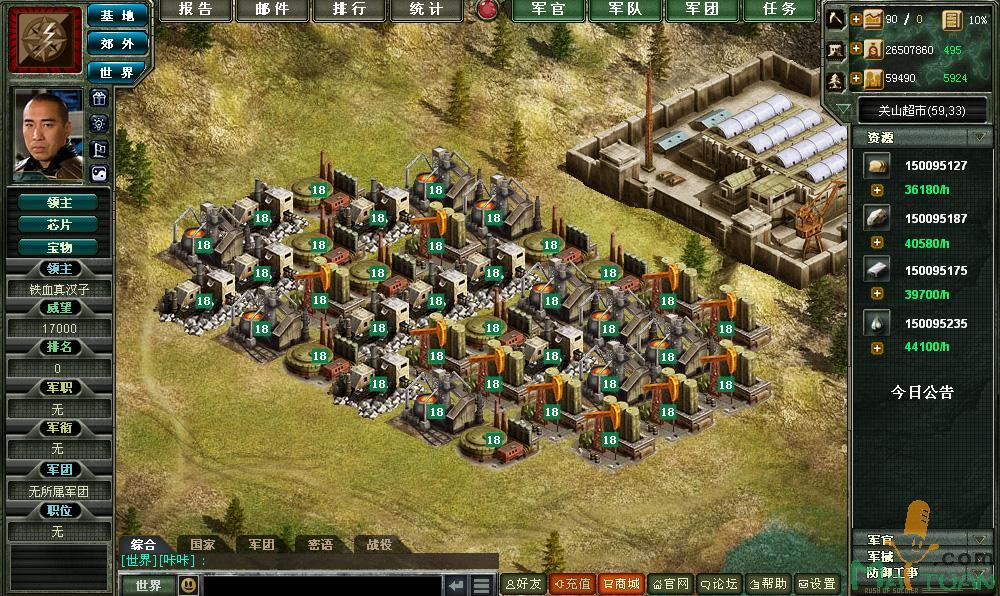
Task: Open the 商城 shop
Action: click(621, 584)
